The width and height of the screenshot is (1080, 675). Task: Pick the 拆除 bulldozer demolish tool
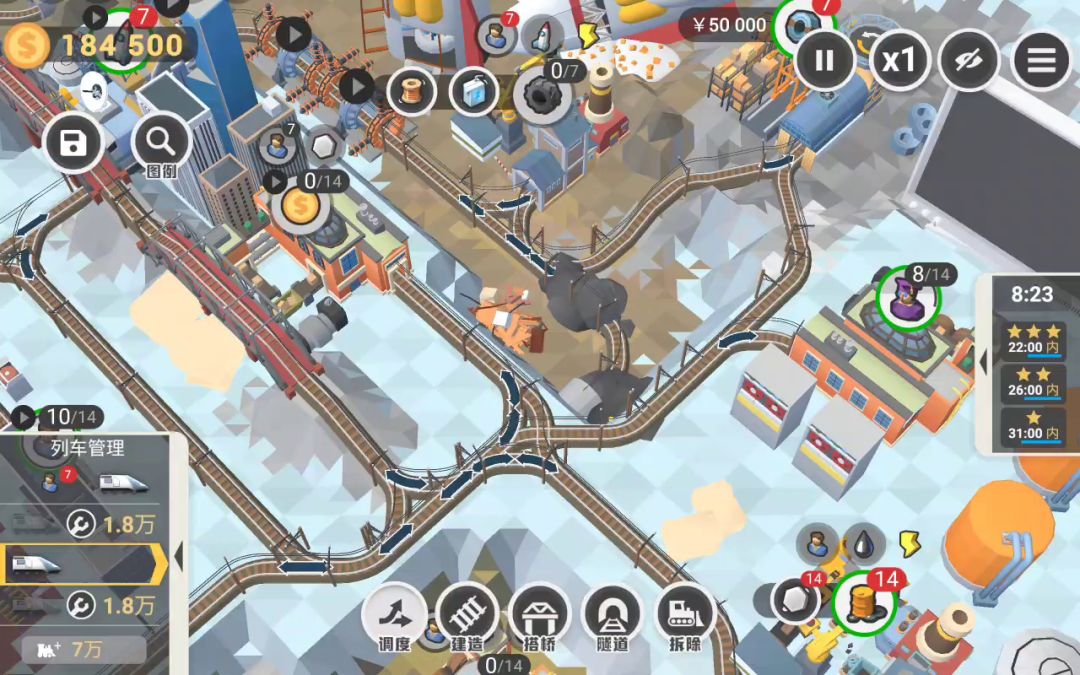click(x=685, y=616)
